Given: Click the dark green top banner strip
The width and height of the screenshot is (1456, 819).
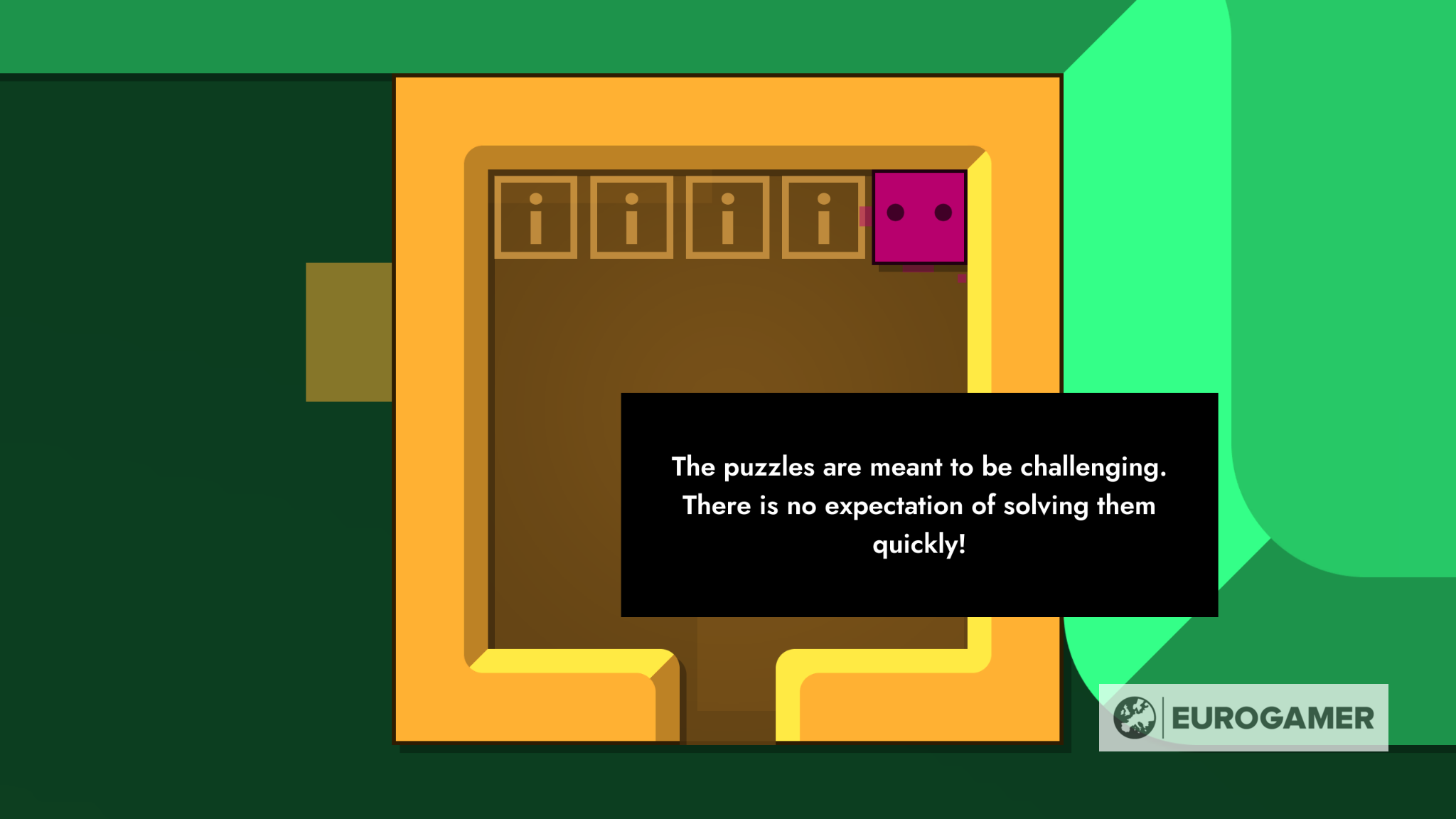Looking at the screenshot, I should [498, 34].
